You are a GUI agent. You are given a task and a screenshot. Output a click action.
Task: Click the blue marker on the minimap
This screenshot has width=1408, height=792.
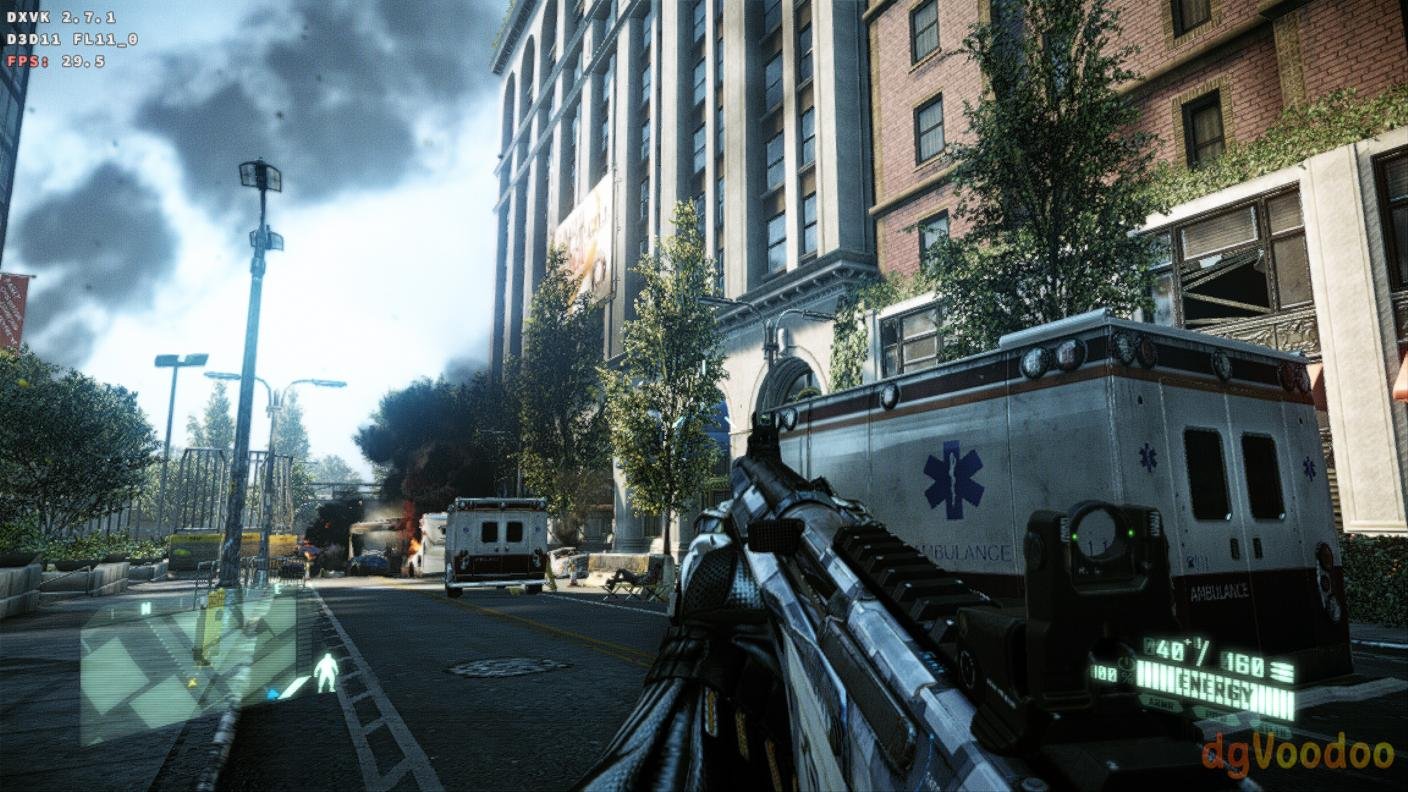(x=272, y=693)
